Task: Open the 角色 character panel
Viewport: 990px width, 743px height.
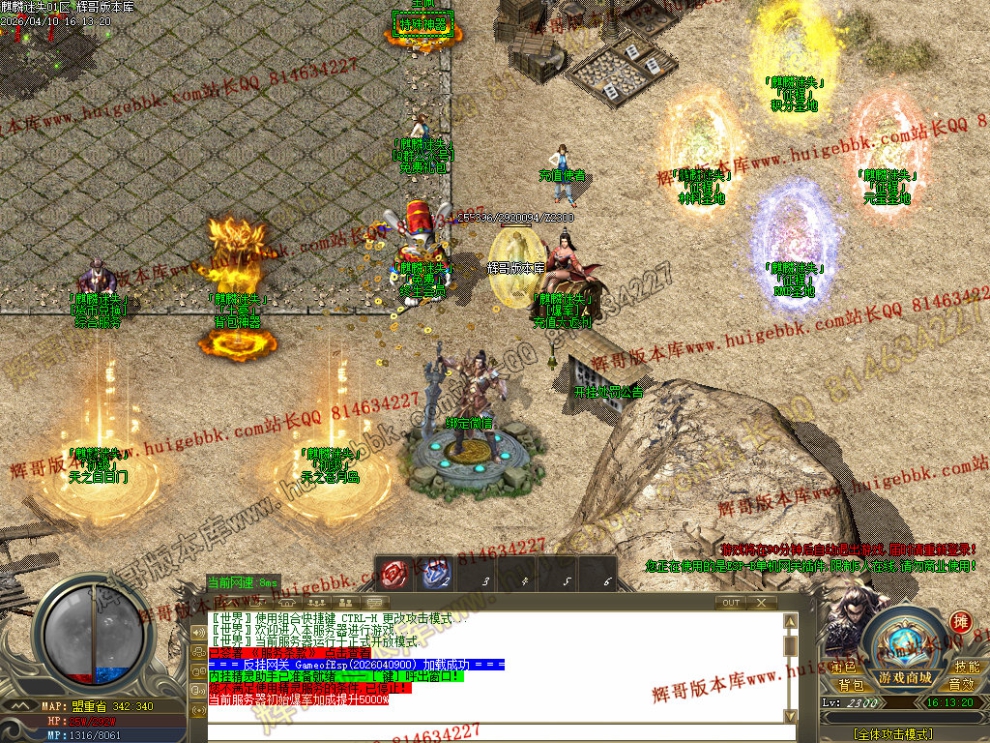Action: [842, 666]
